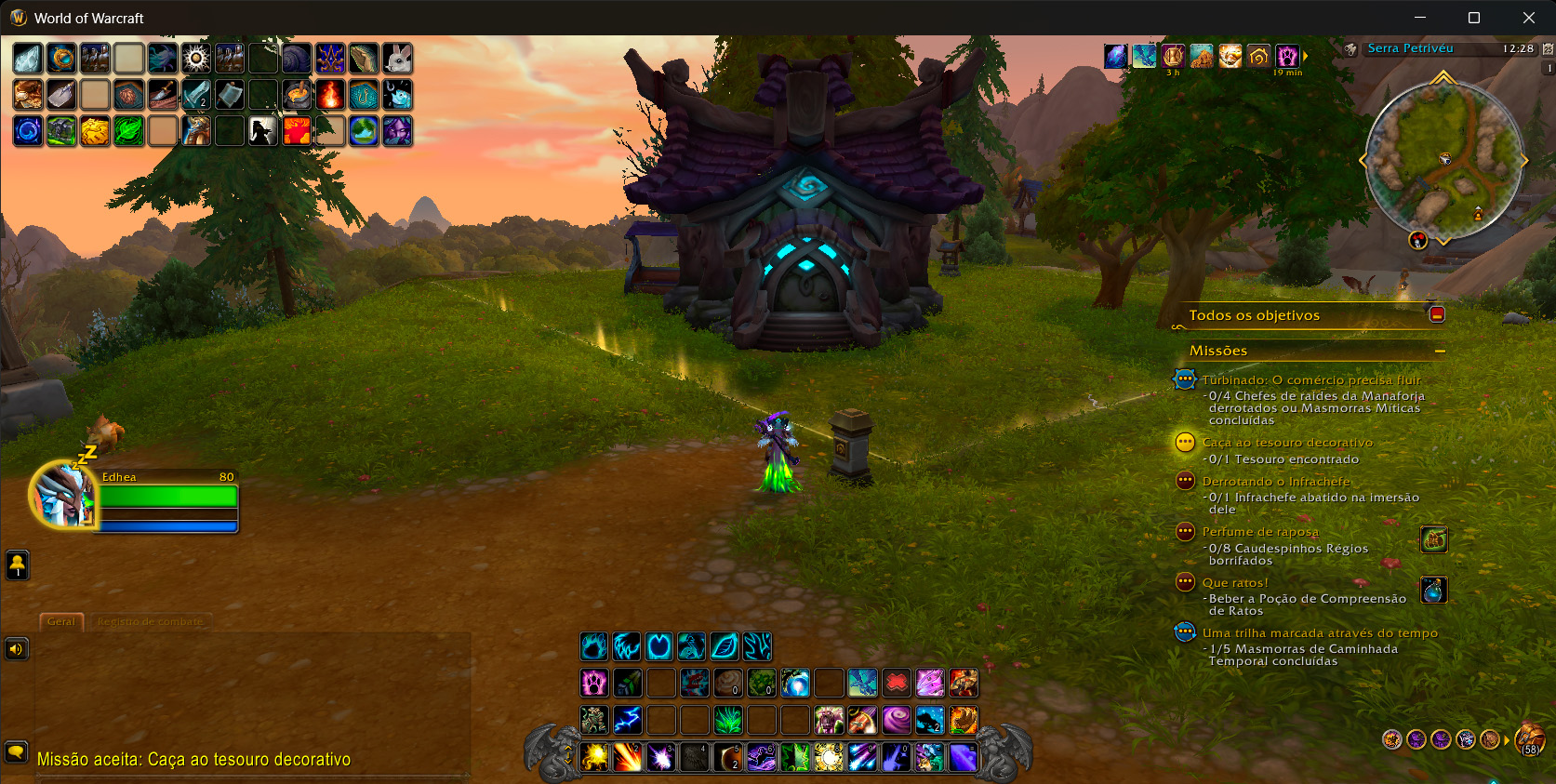This screenshot has width=1556, height=784.
Task: Activate the red X ability icon
Action: click(x=896, y=683)
